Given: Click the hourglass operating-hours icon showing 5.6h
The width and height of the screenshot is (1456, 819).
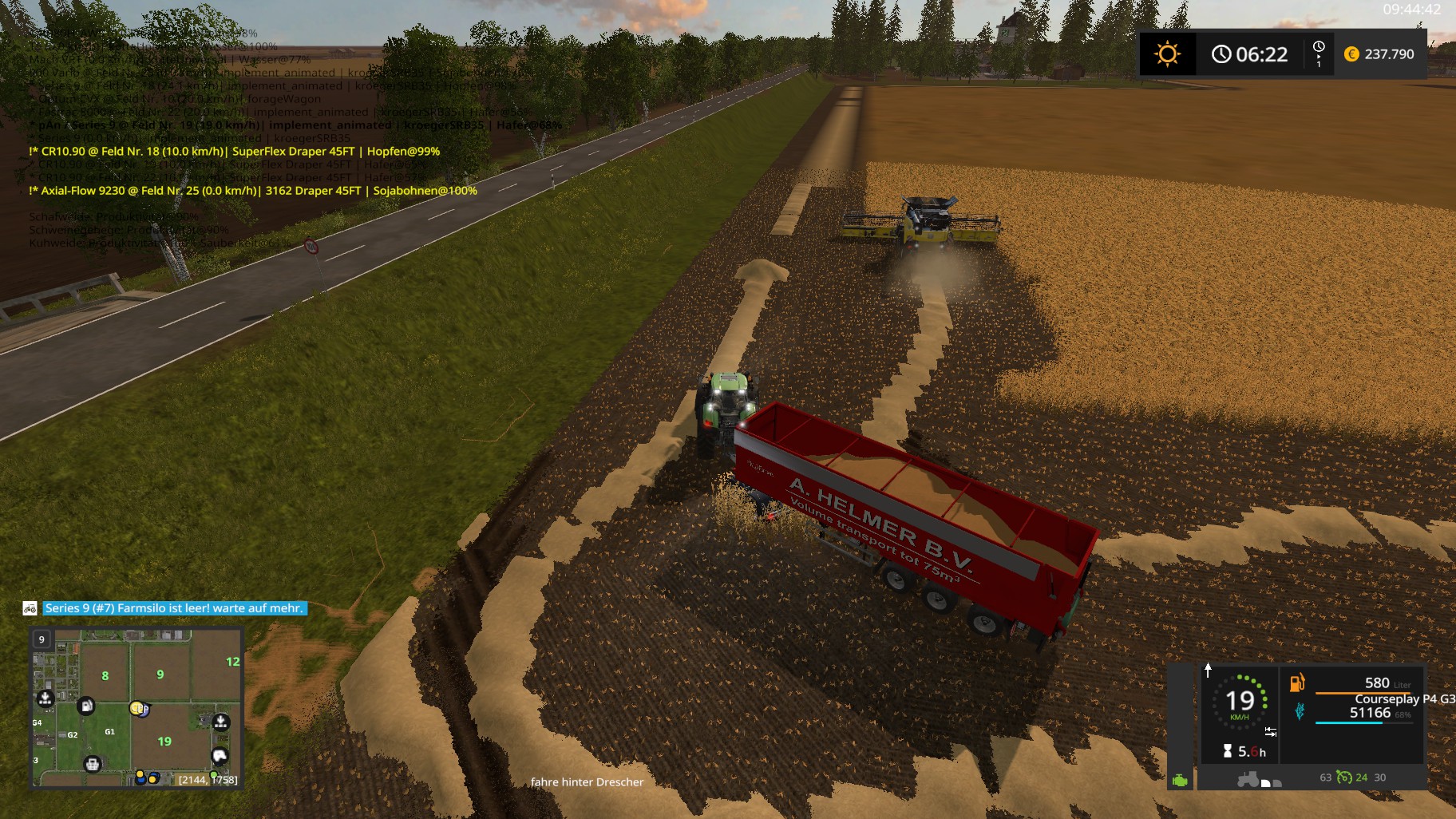Looking at the screenshot, I should click(x=1228, y=750).
